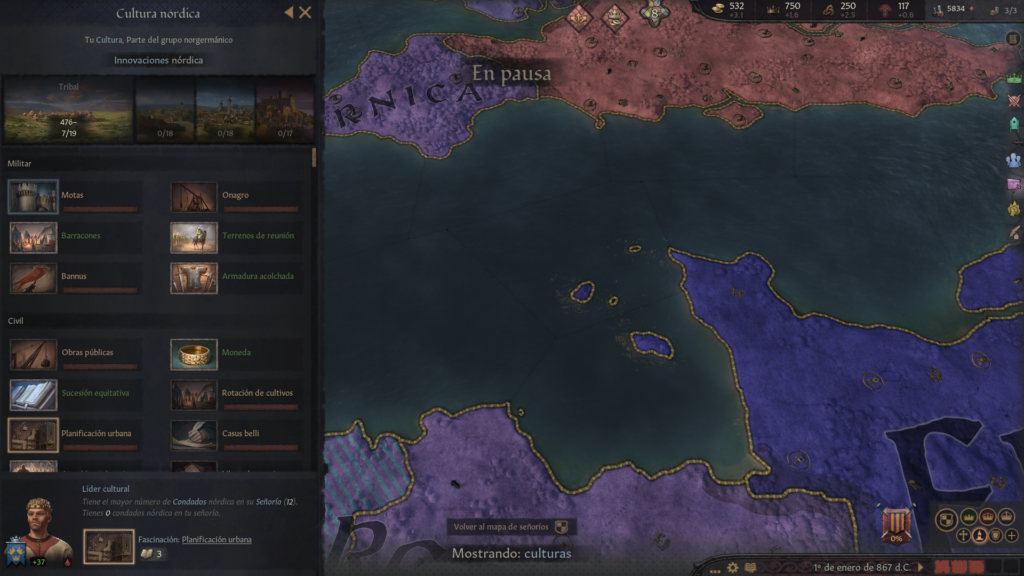
Task: Choose the Rotación de cultivos innovation
Action: point(194,394)
